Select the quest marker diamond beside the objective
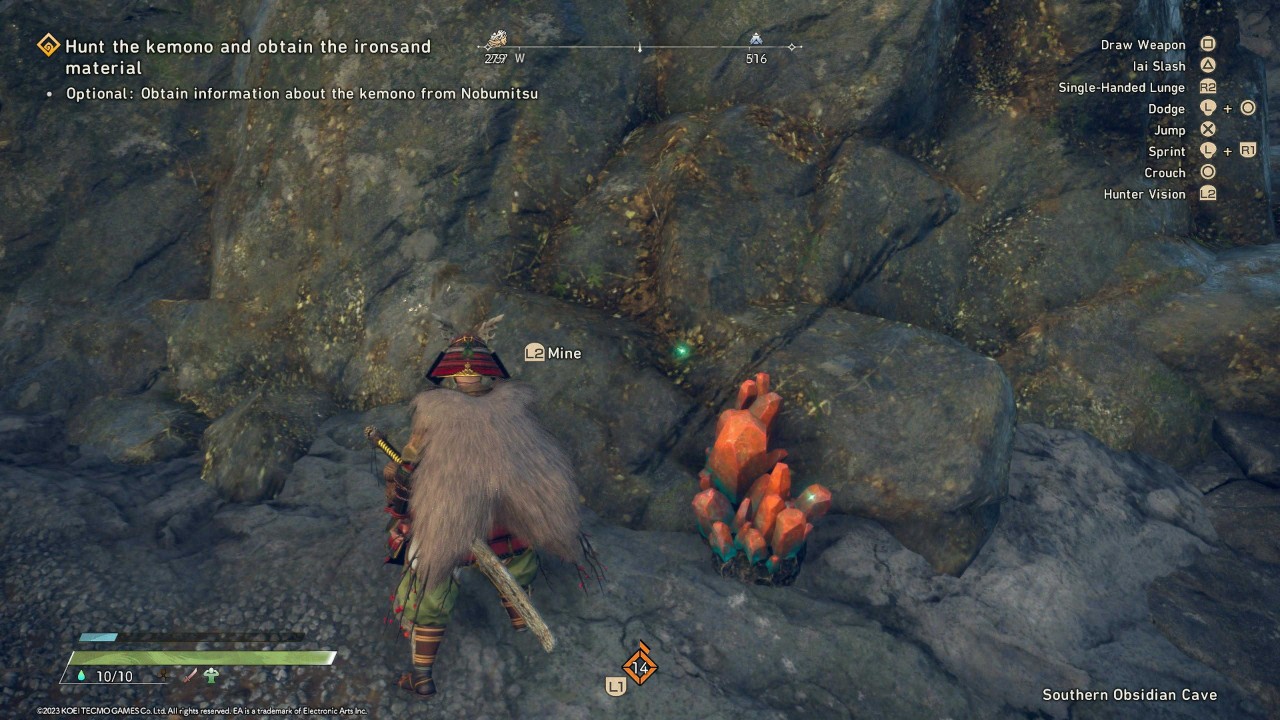This screenshot has height=720, width=1280. click(x=46, y=45)
